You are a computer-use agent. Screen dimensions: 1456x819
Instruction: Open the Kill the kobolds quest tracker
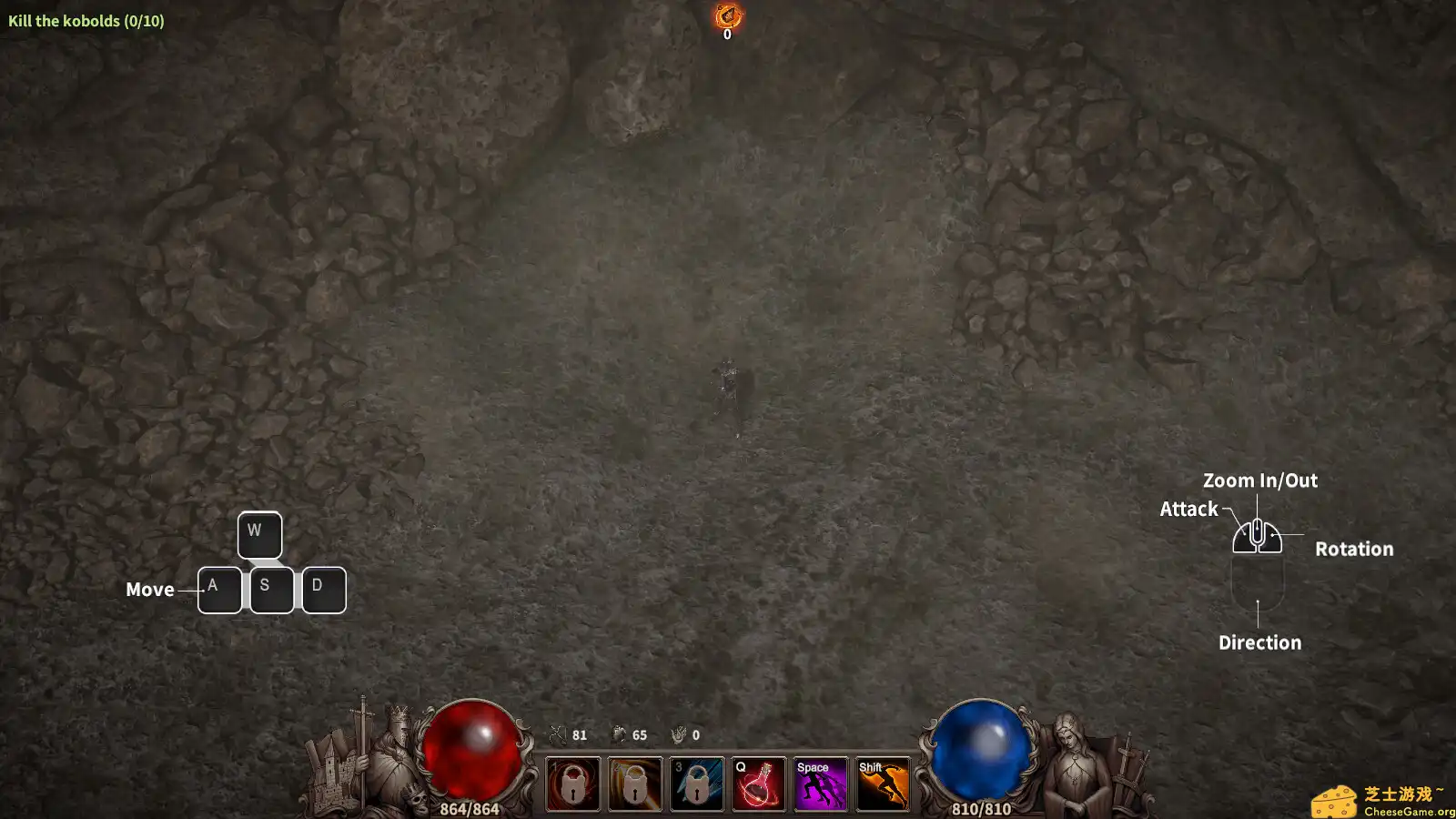coord(86,20)
